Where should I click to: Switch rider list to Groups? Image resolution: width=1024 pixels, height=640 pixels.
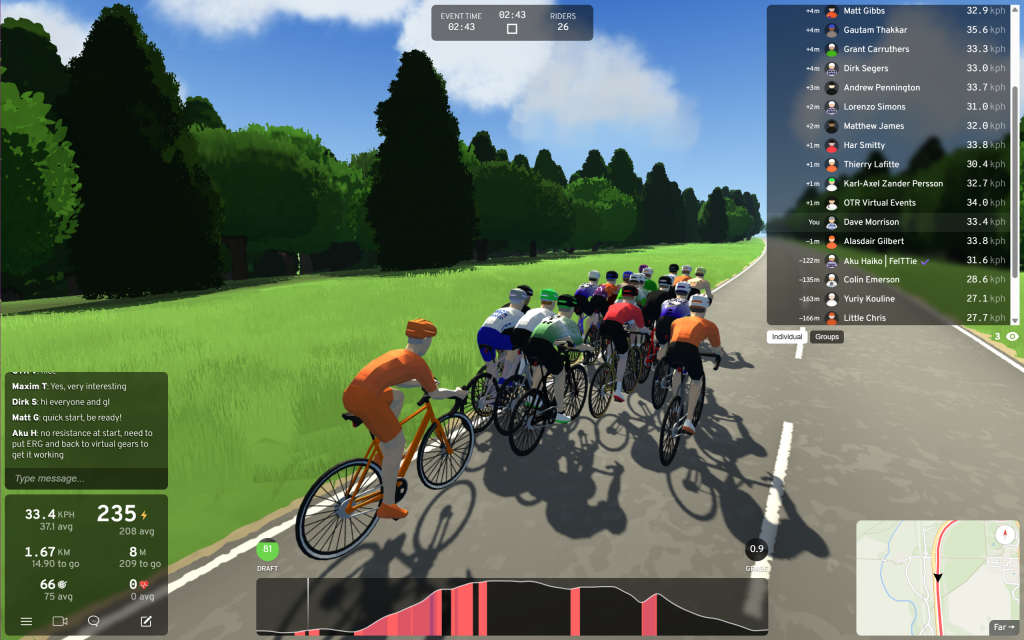[827, 337]
